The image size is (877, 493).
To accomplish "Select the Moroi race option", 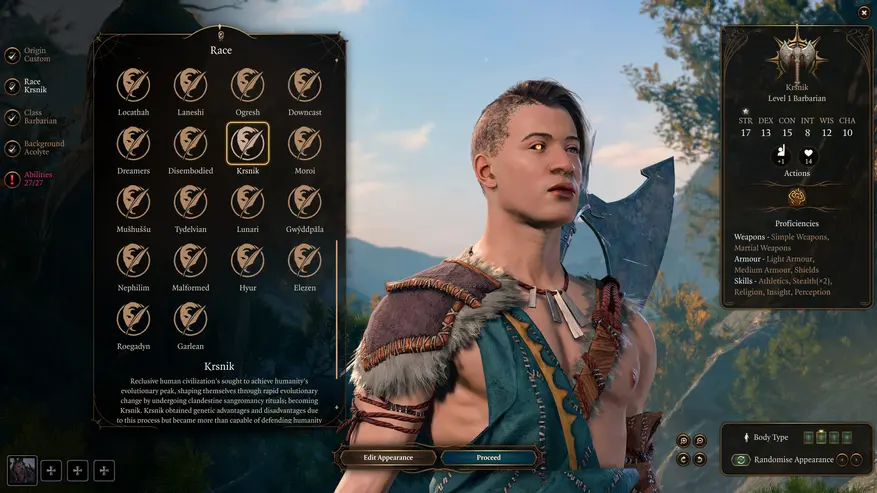I will [x=305, y=144].
